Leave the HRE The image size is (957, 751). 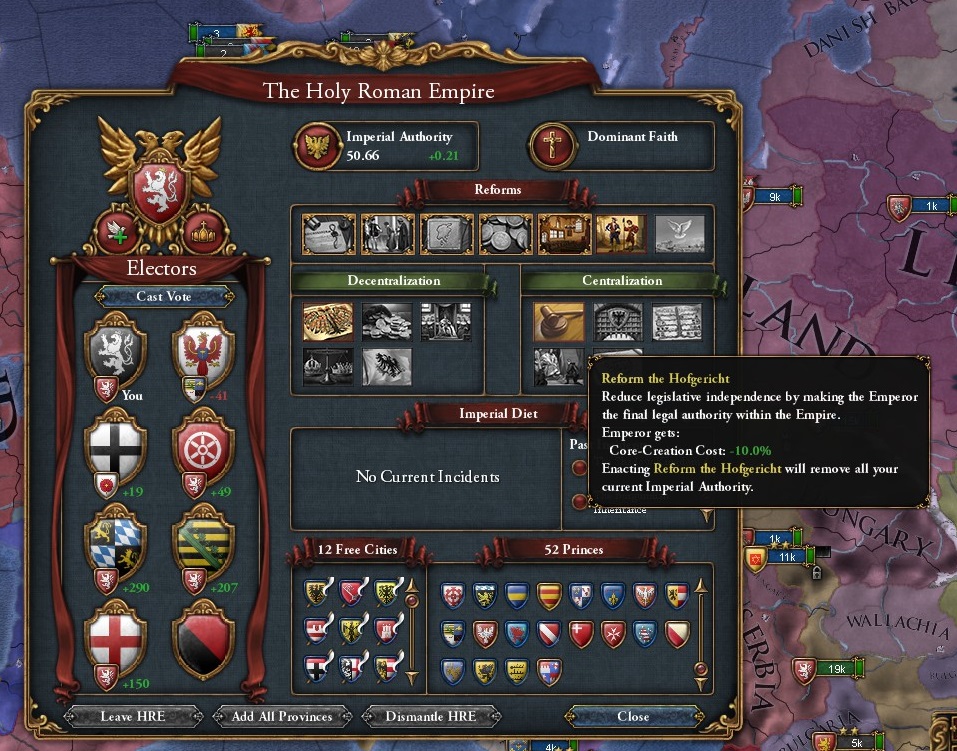(x=131, y=716)
